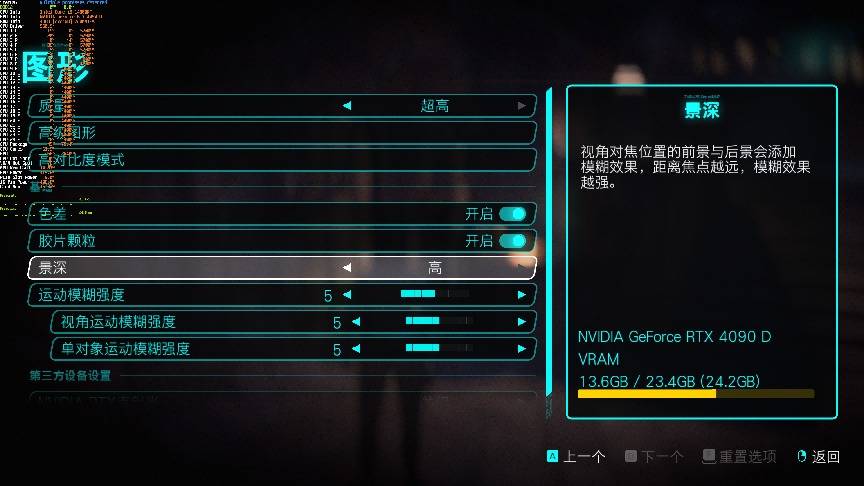Click the 运动模糊强度 slider bar
Viewport: 864px width, 486px height.
click(434, 295)
